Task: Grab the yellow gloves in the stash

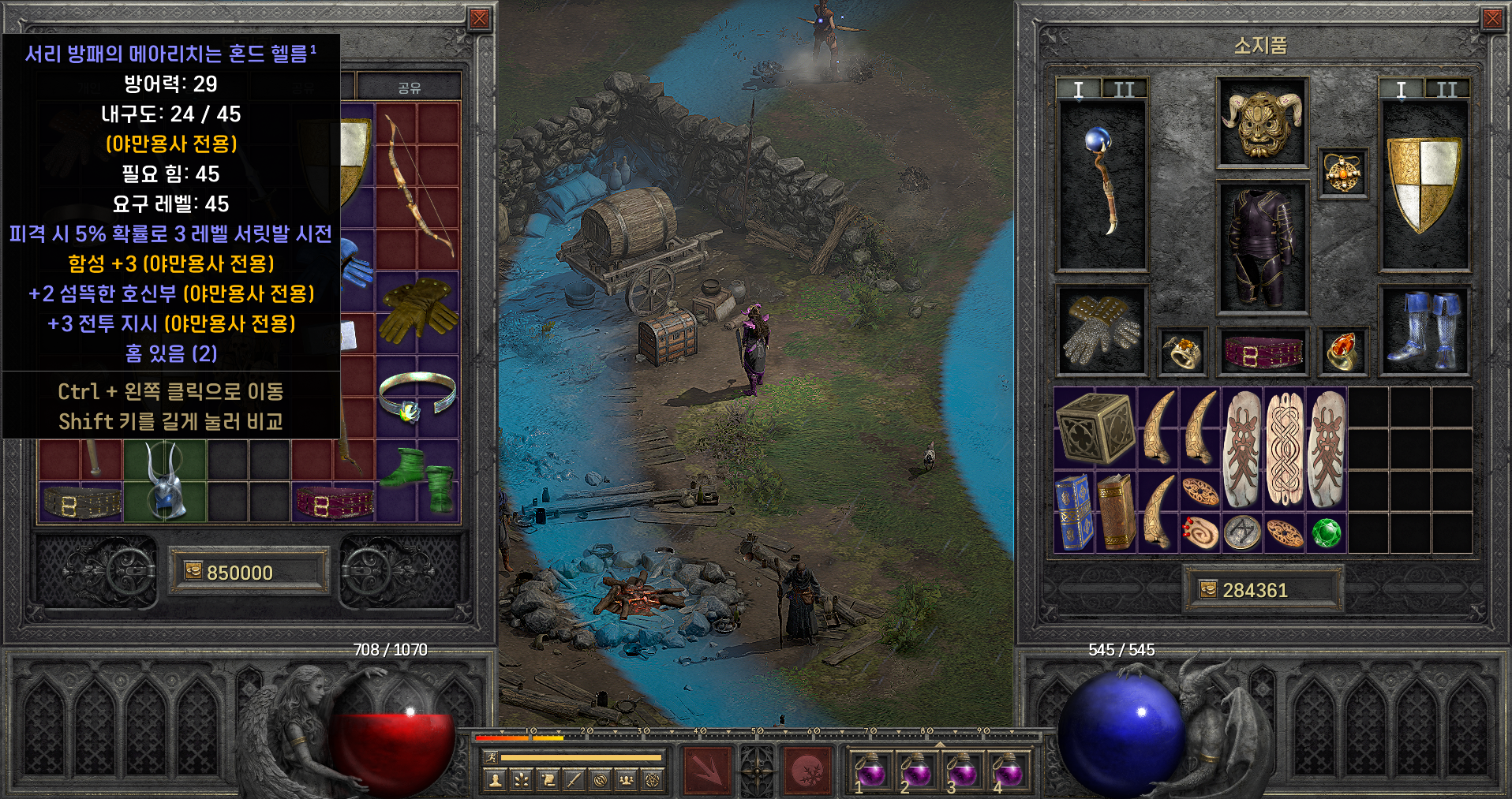Action: (417, 312)
